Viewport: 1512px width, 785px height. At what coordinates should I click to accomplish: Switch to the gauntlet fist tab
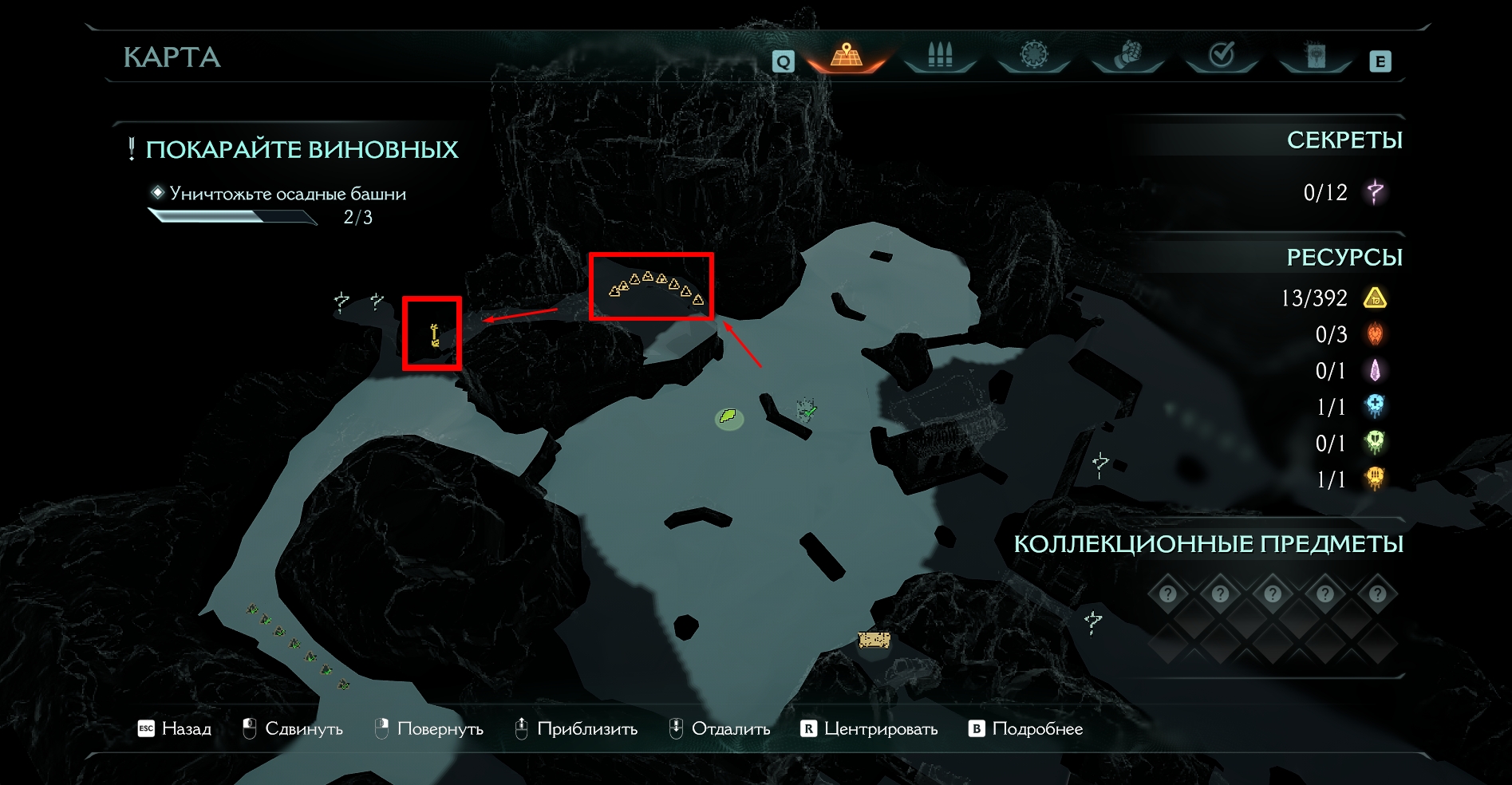pyautogui.click(x=1127, y=55)
